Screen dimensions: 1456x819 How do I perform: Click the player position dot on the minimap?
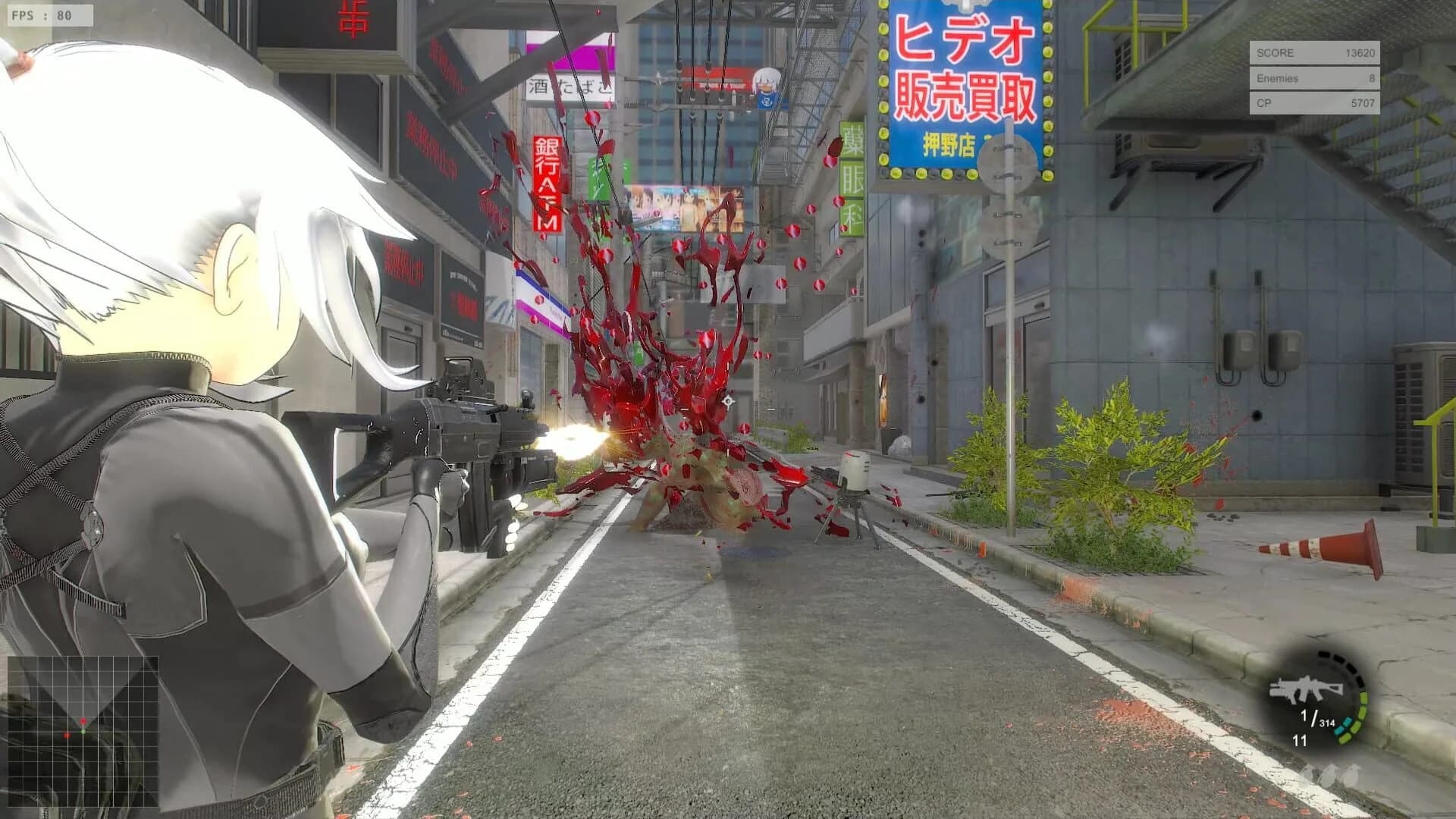pos(83,732)
